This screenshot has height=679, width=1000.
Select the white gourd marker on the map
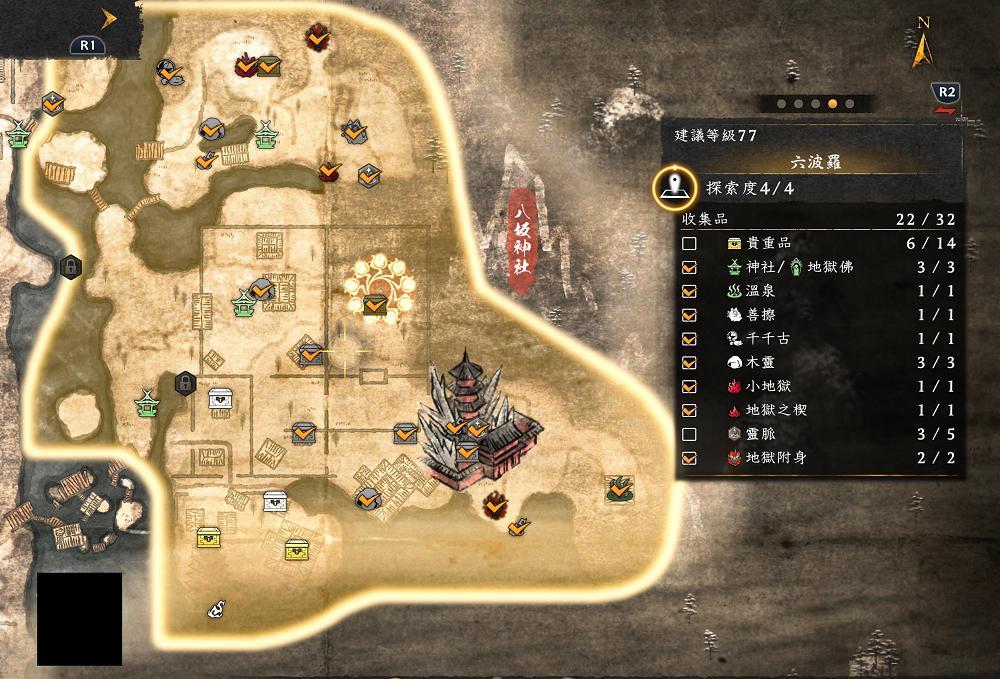click(216, 607)
